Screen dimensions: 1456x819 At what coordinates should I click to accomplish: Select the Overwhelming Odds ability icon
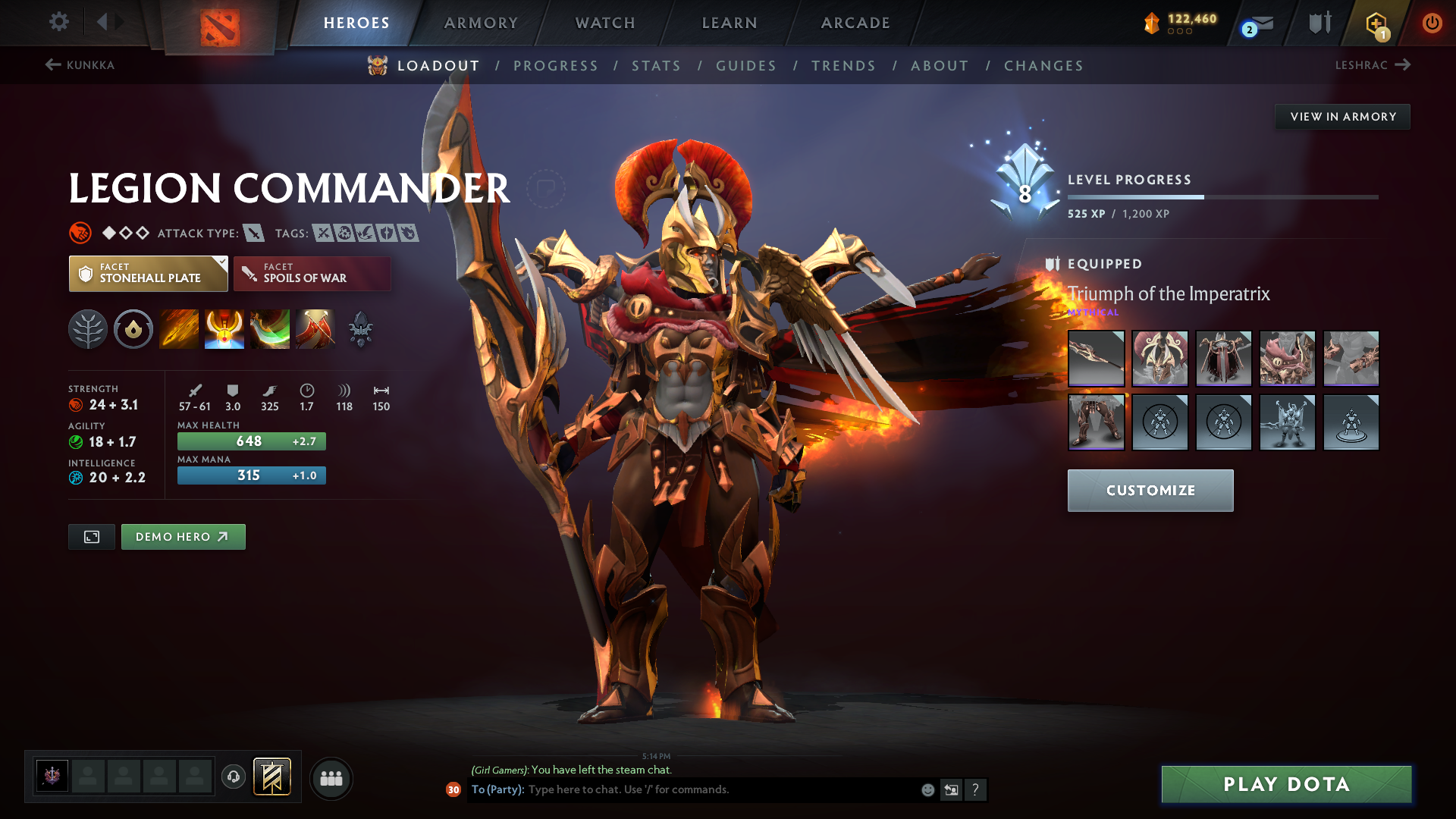point(179,329)
